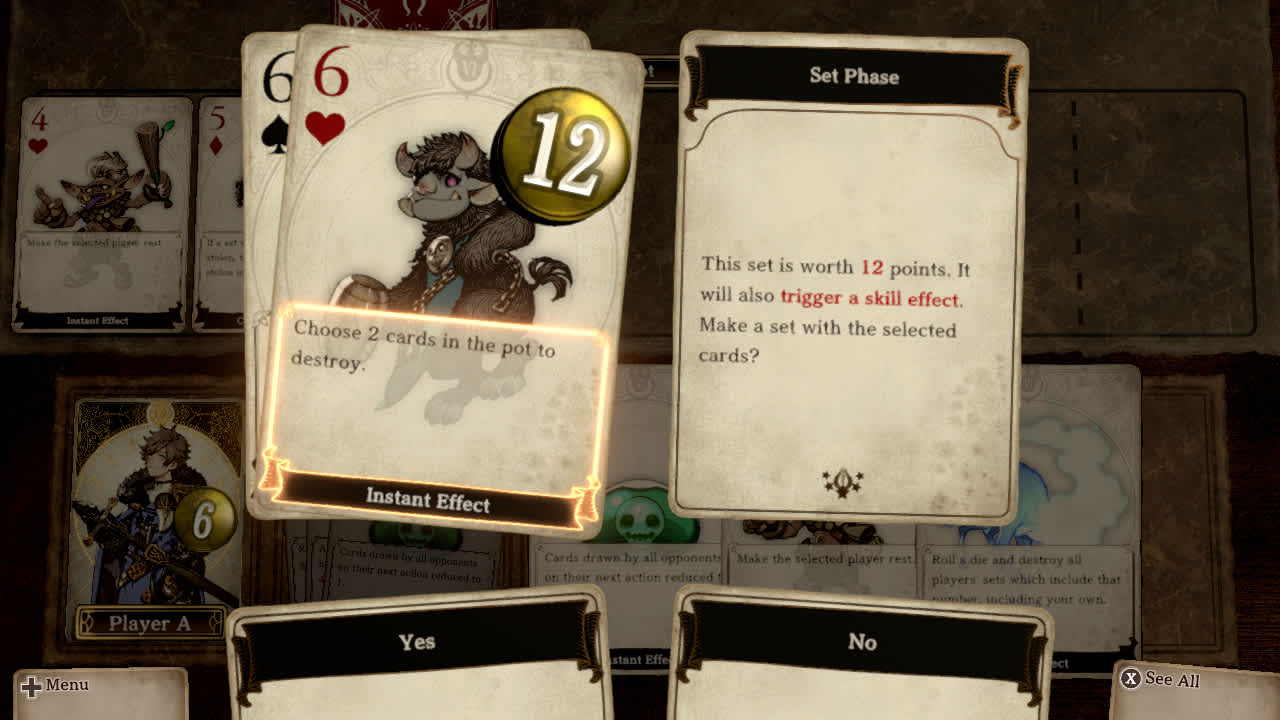This screenshot has height=720, width=1280.
Task: Confirm the set by clicking Yes
Action: 418,643
